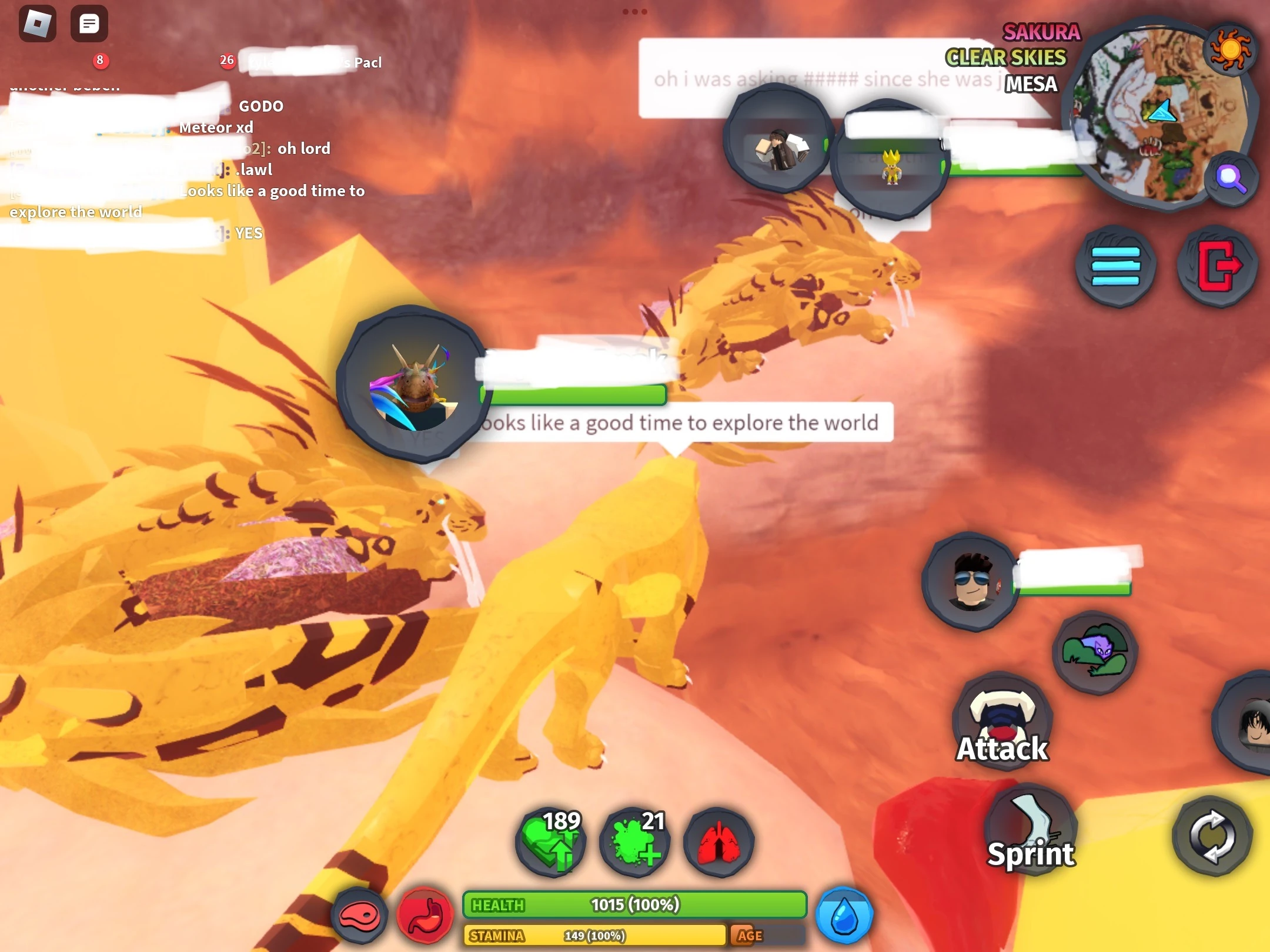Expand the Roblox options via the top ellipsis
Screen dimensions: 1270x952
[635, 11]
